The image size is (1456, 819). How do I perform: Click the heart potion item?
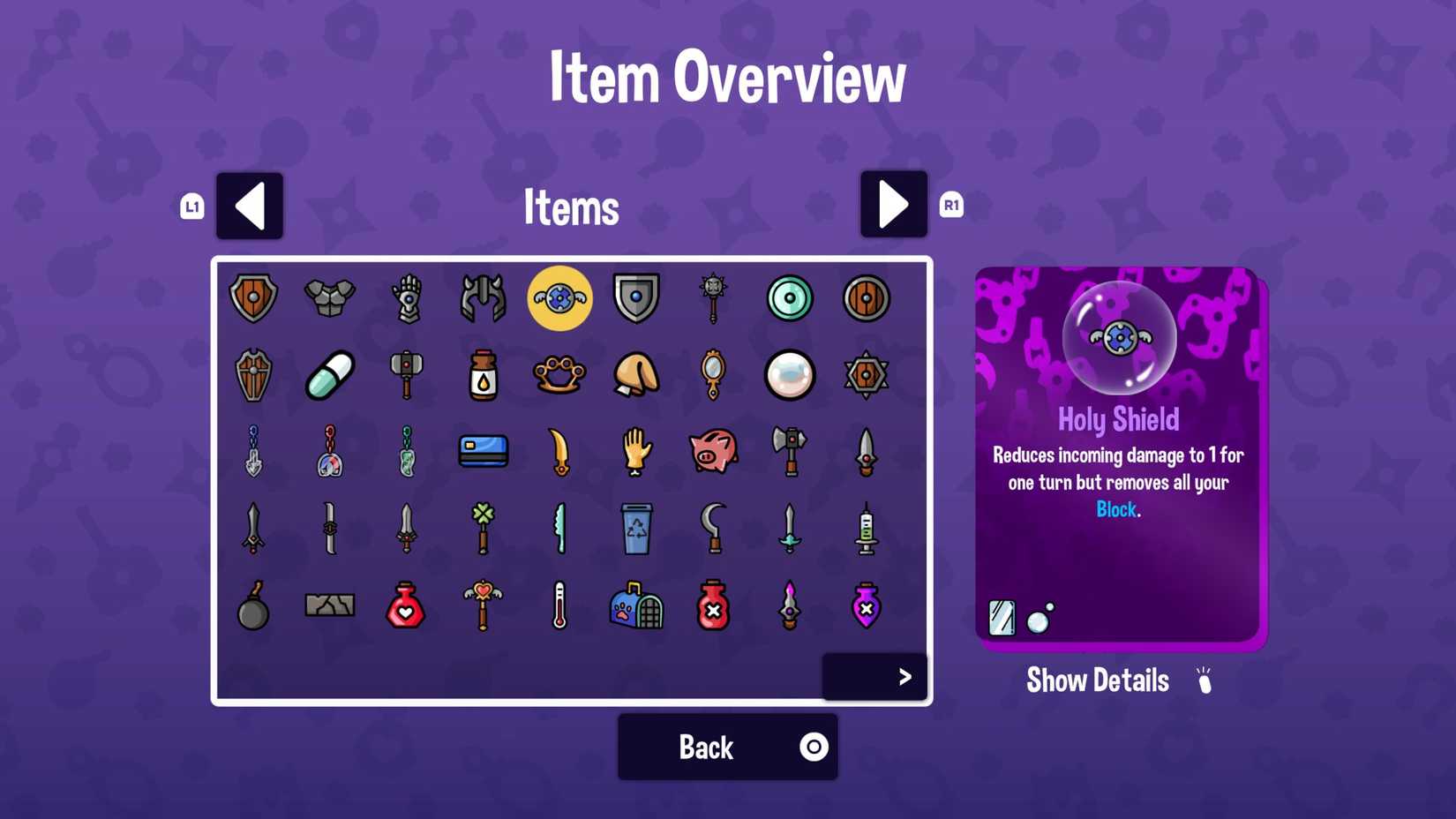point(406,605)
